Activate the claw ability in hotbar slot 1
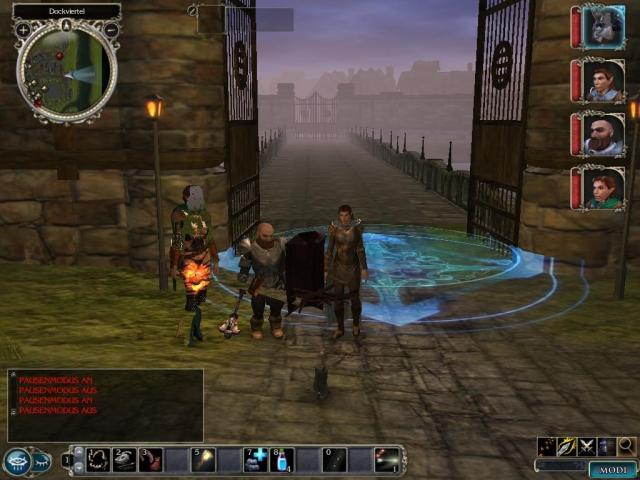This screenshot has width=640, height=480. (x=98, y=460)
